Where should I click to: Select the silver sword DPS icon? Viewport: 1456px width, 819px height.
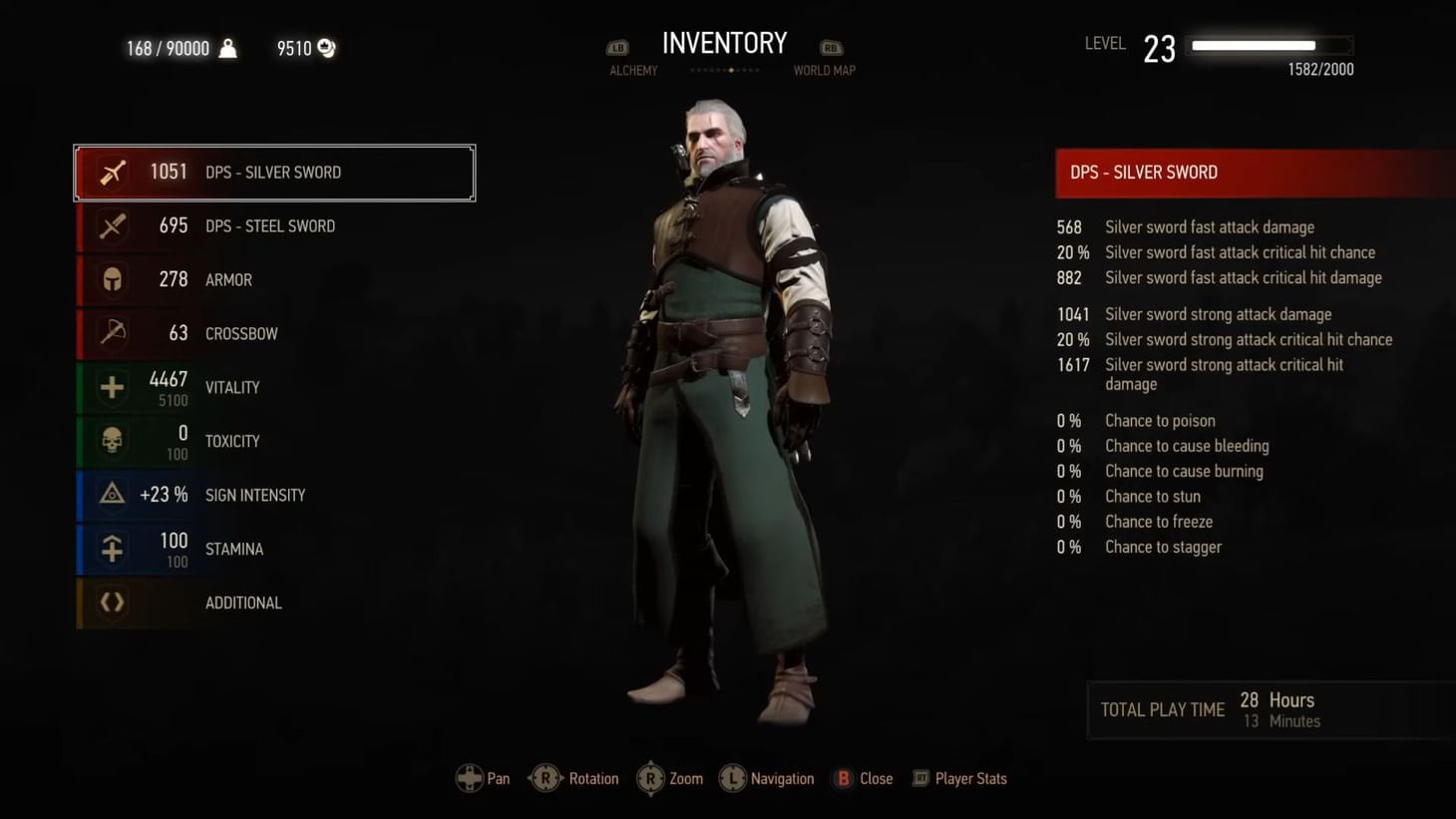[112, 172]
